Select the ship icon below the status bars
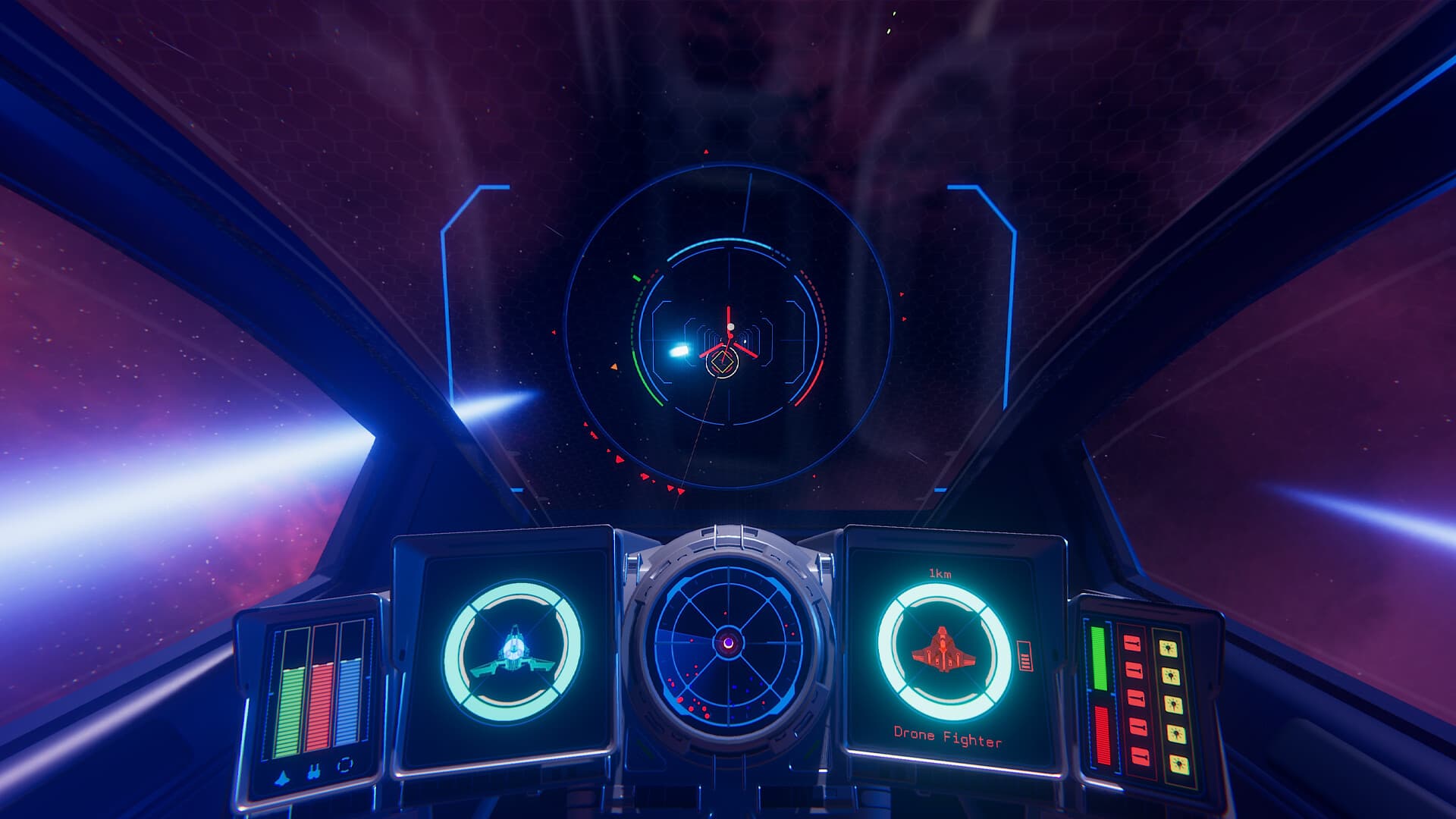Screen dimensions: 1456x819 (281, 777)
